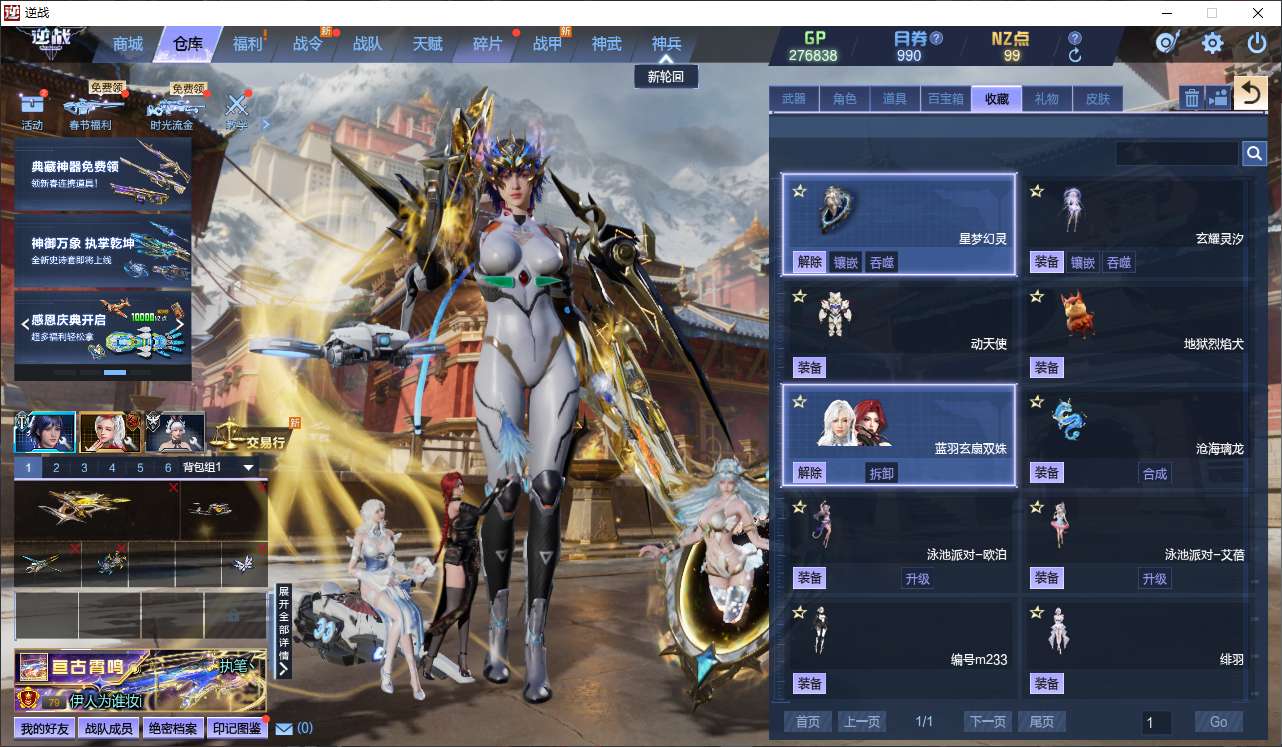The width and height of the screenshot is (1282, 747).
Task: Unequip 星梦幻灵 with the 解除 button
Action: (809, 262)
